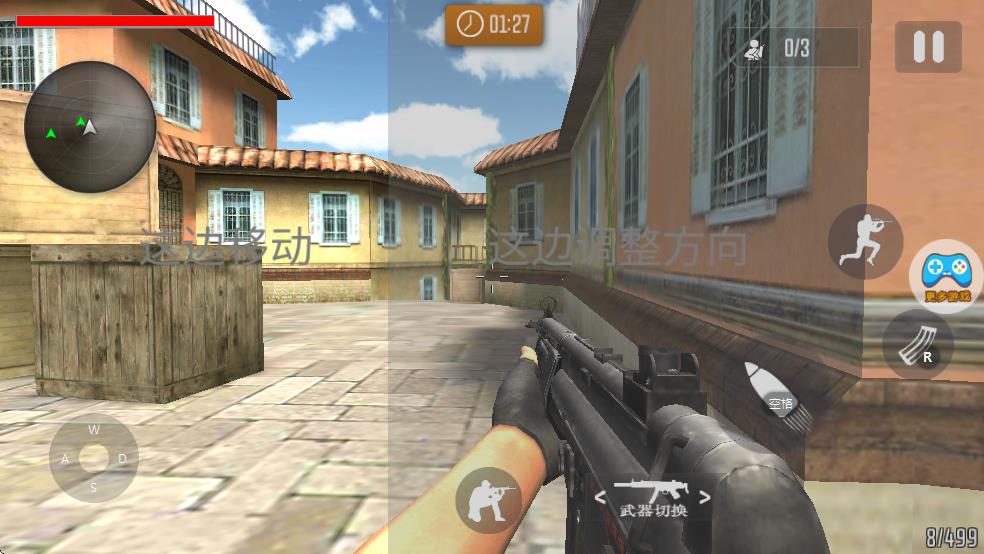Move forward with the W pad key

94,430
